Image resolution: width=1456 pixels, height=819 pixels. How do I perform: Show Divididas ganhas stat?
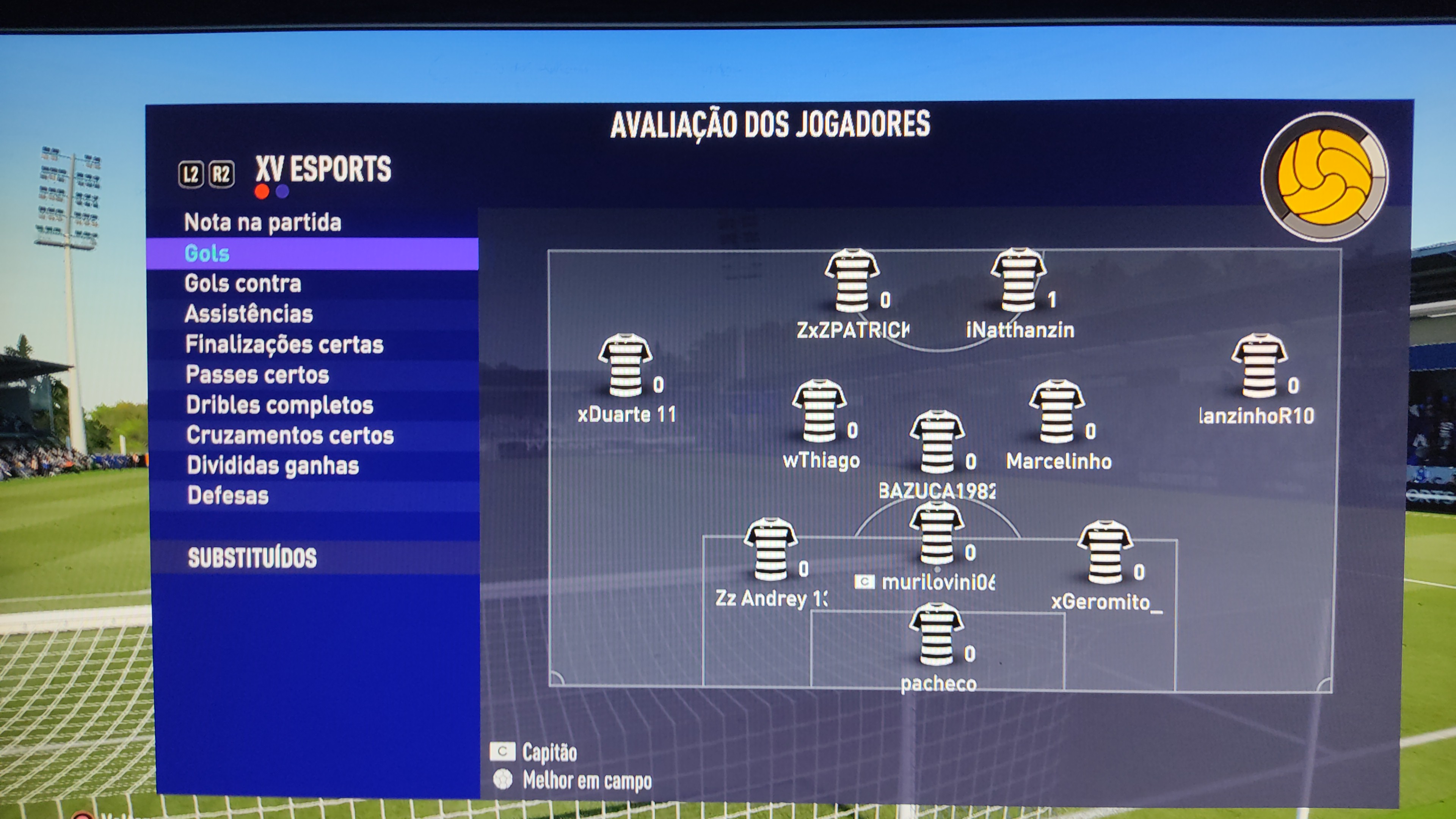point(273,466)
